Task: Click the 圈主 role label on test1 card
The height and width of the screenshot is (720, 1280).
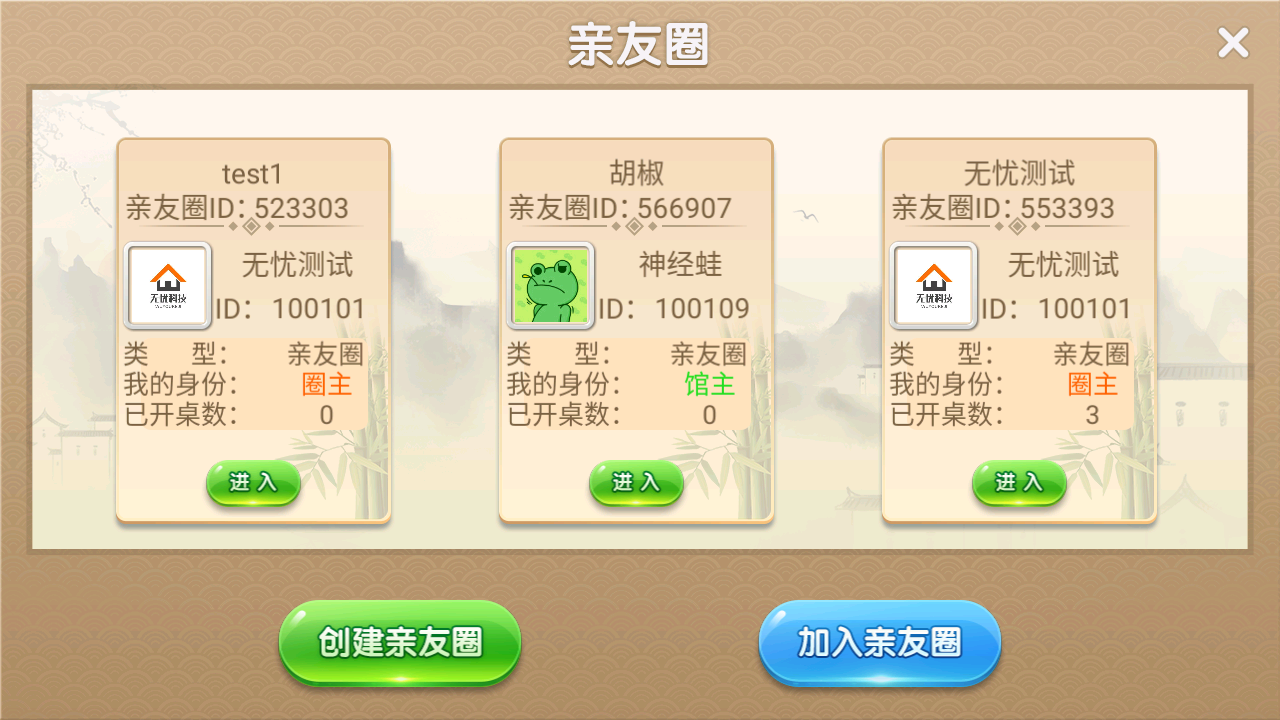Action: point(329,383)
